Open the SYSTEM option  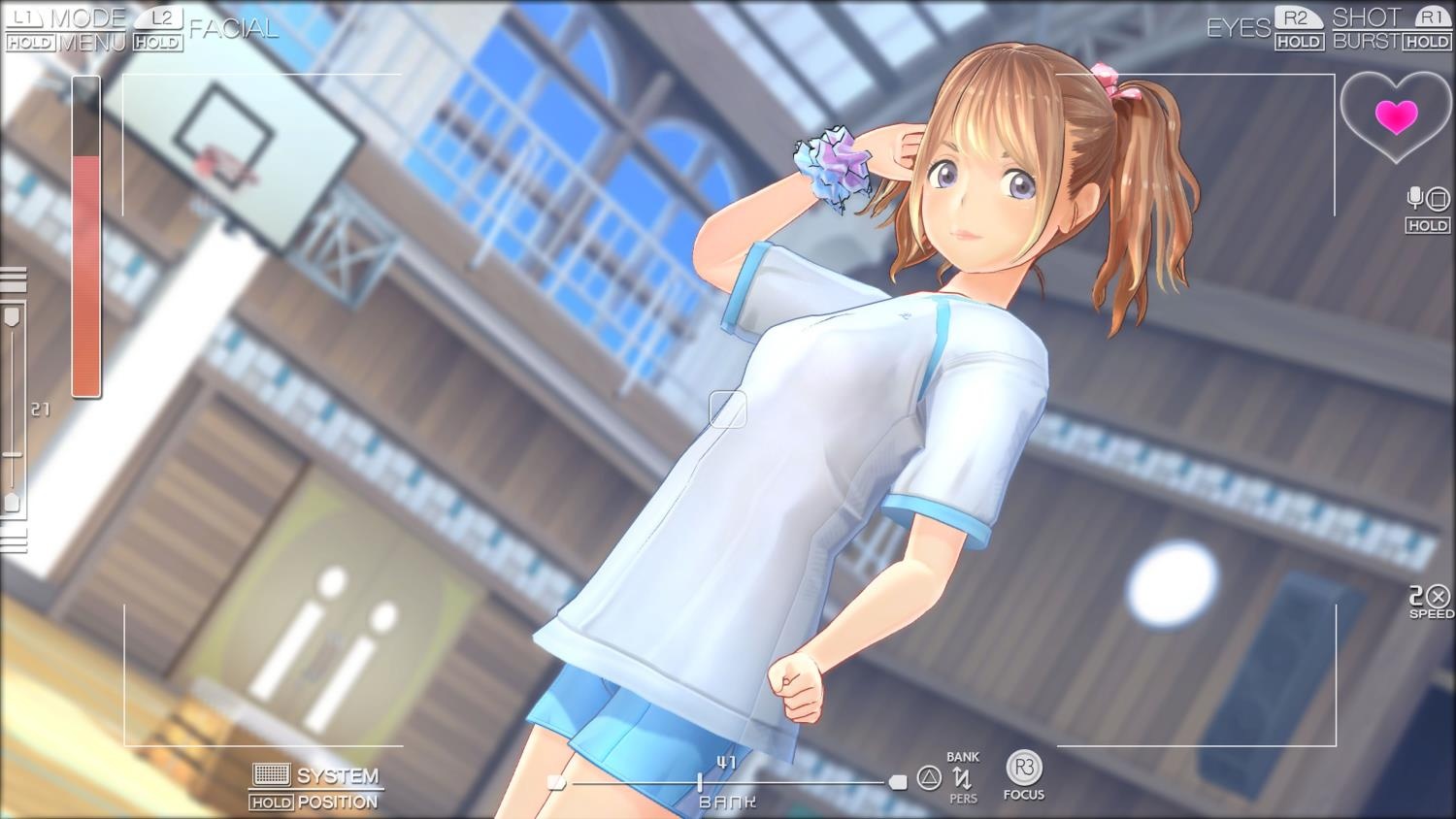click(x=337, y=775)
